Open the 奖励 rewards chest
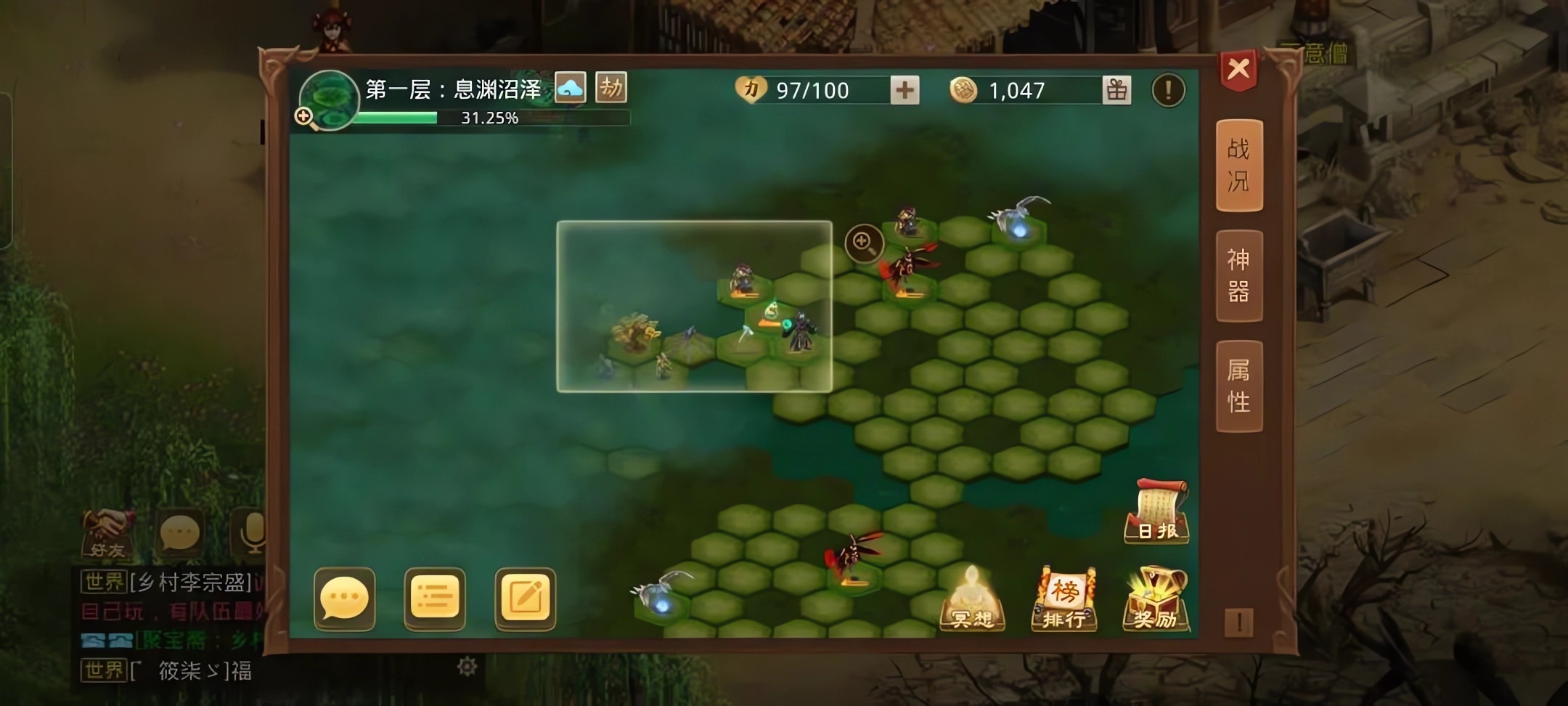The width and height of the screenshot is (1568, 706). pos(1156,599)
